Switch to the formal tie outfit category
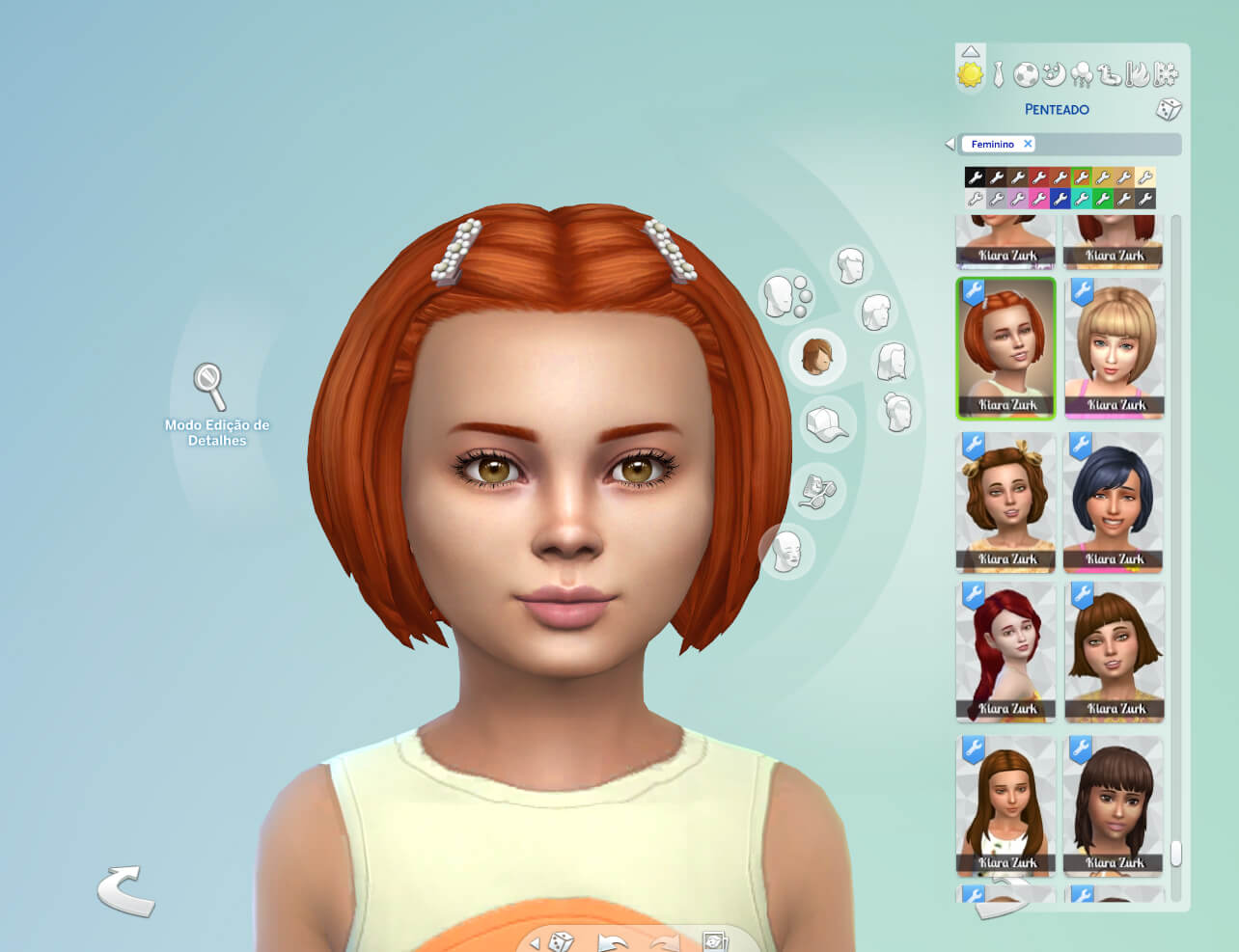Screen dimensions: 1239x952 [999, 74]
